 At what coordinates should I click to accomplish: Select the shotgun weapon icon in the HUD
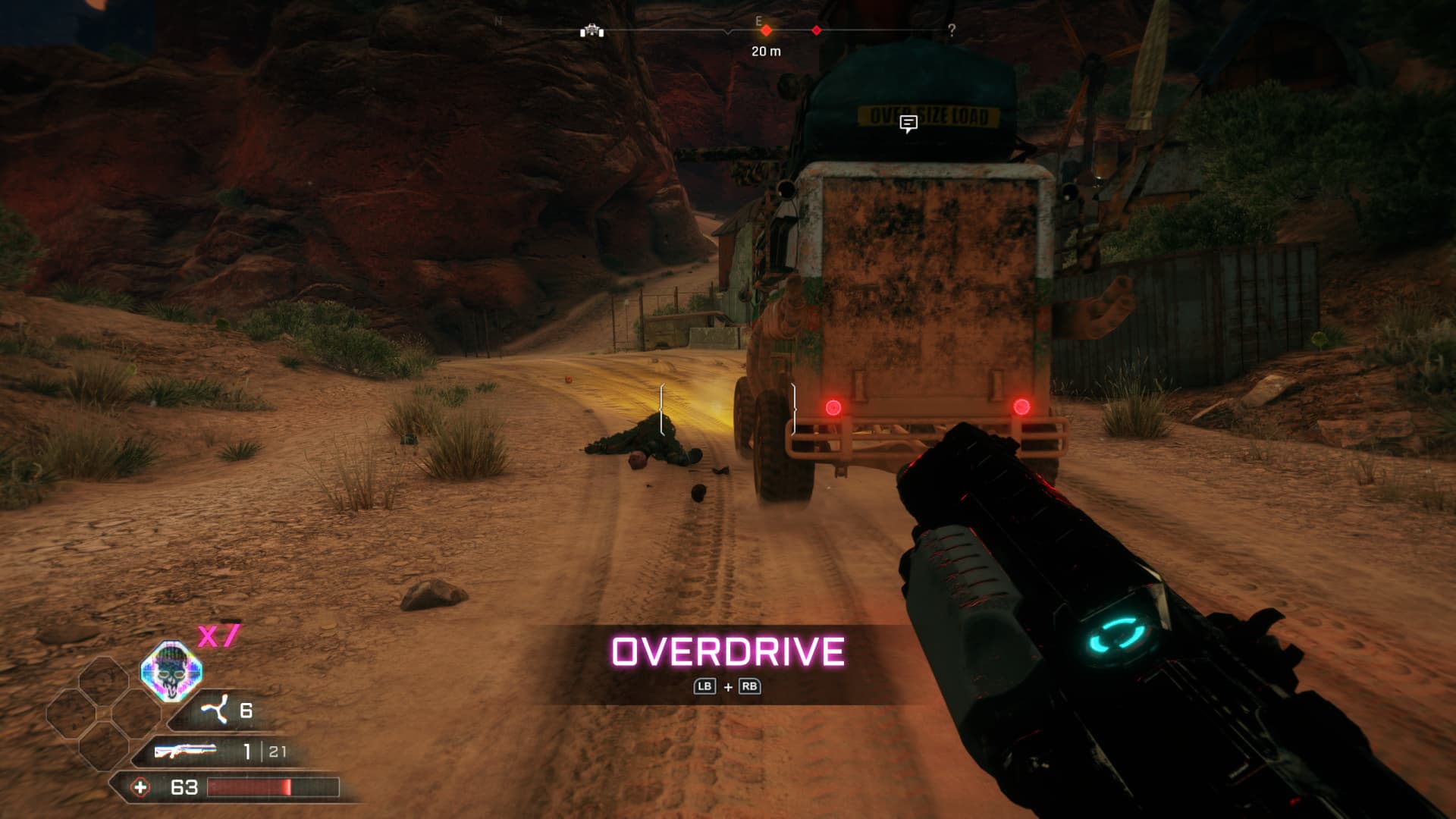pos(185,752)
